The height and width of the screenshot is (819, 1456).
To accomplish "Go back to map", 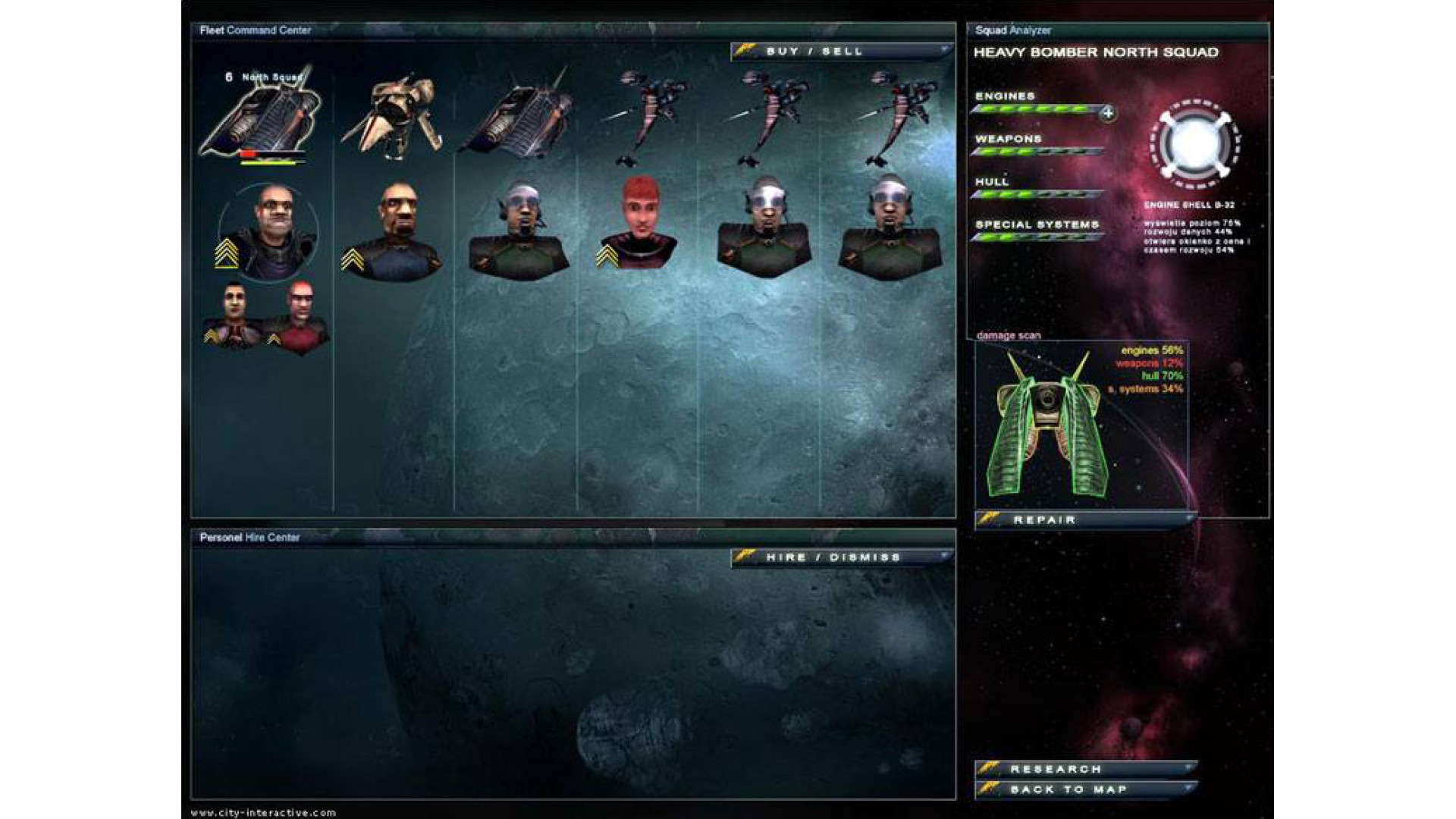I will [x=1086, y=789].
